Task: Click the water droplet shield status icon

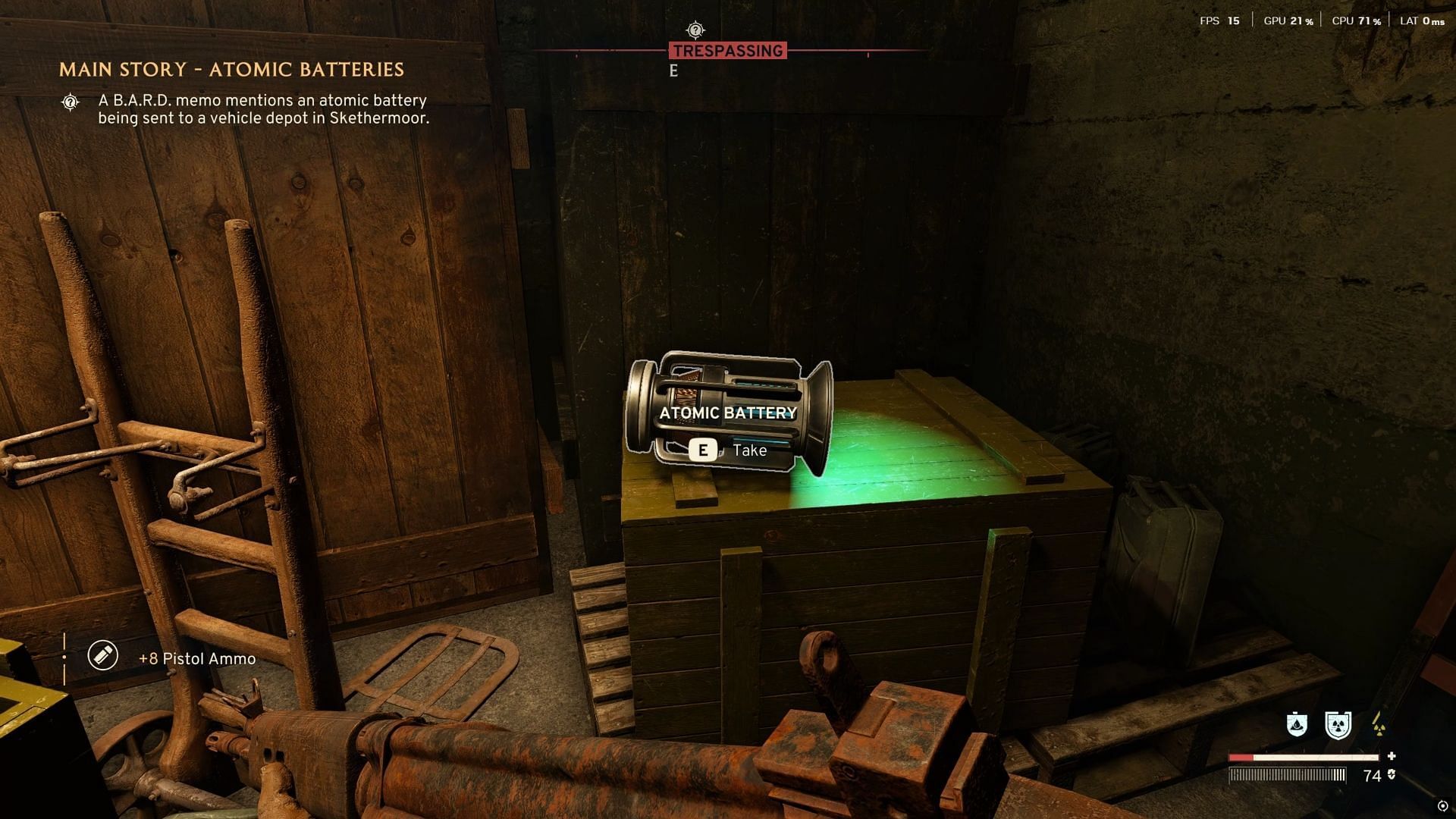Action: [1297, 725]
